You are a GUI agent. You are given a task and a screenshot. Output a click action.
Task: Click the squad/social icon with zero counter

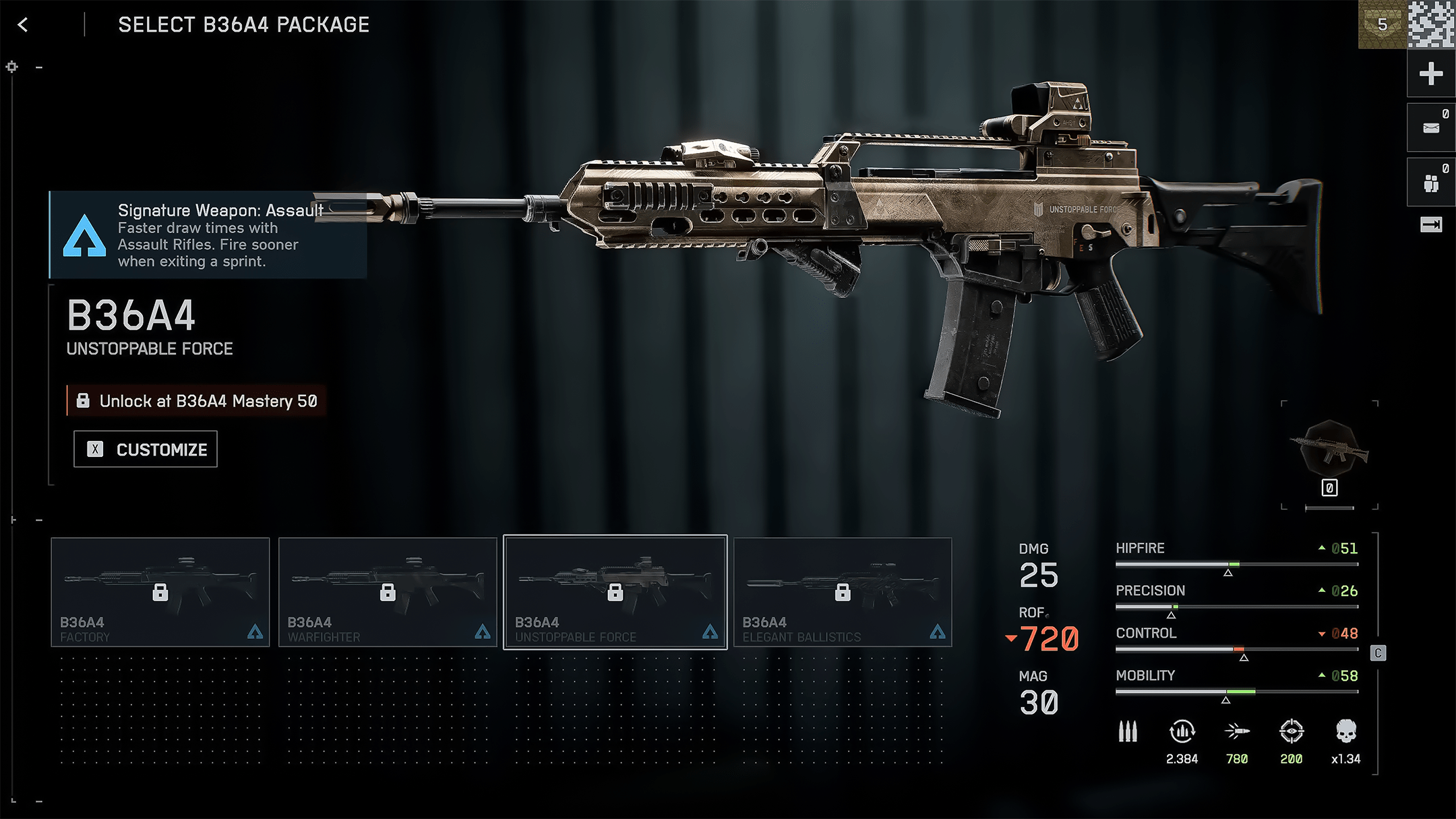tap(1430, 182)
